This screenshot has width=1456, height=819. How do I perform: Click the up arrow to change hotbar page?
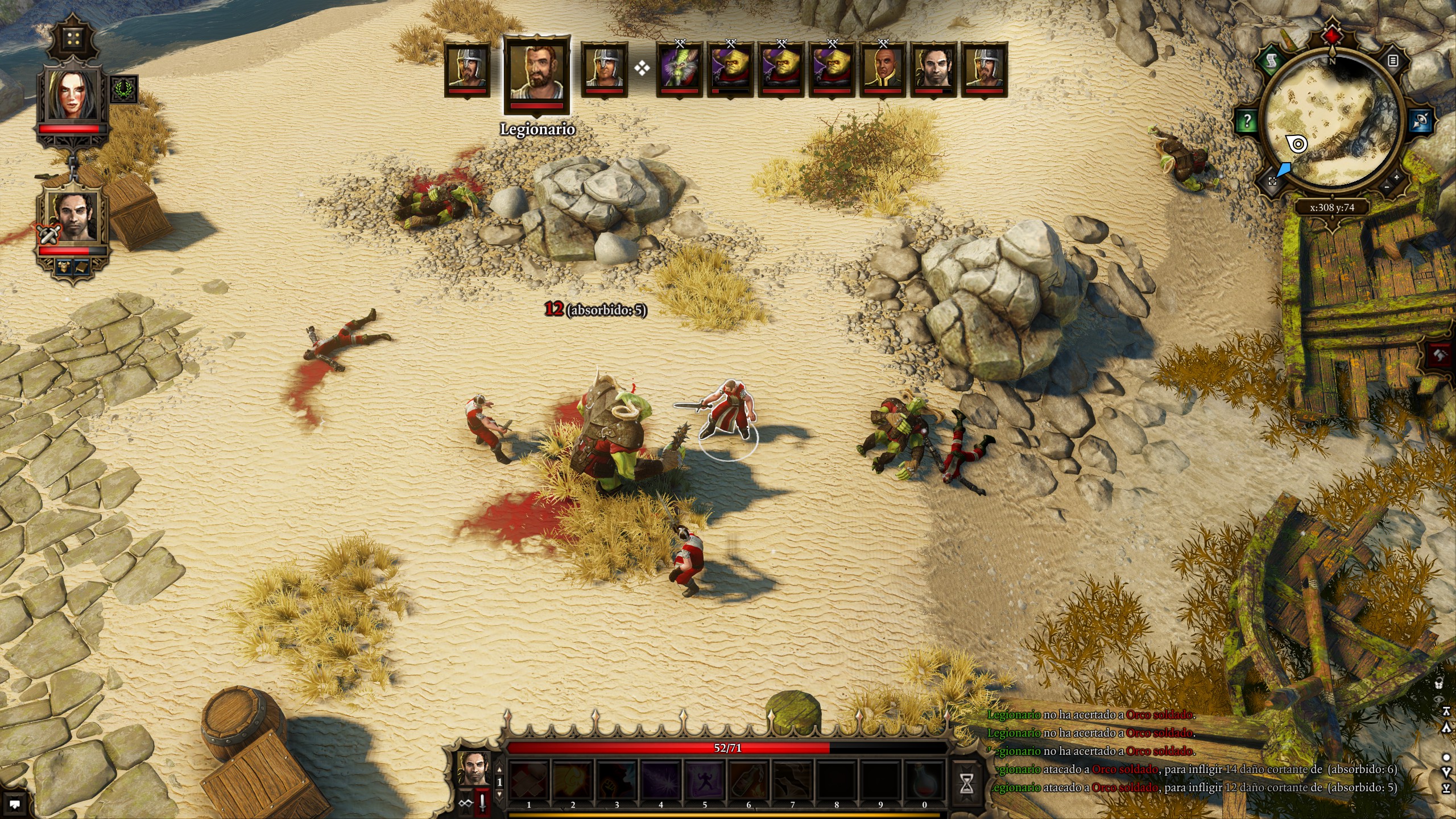pos(500,770)
